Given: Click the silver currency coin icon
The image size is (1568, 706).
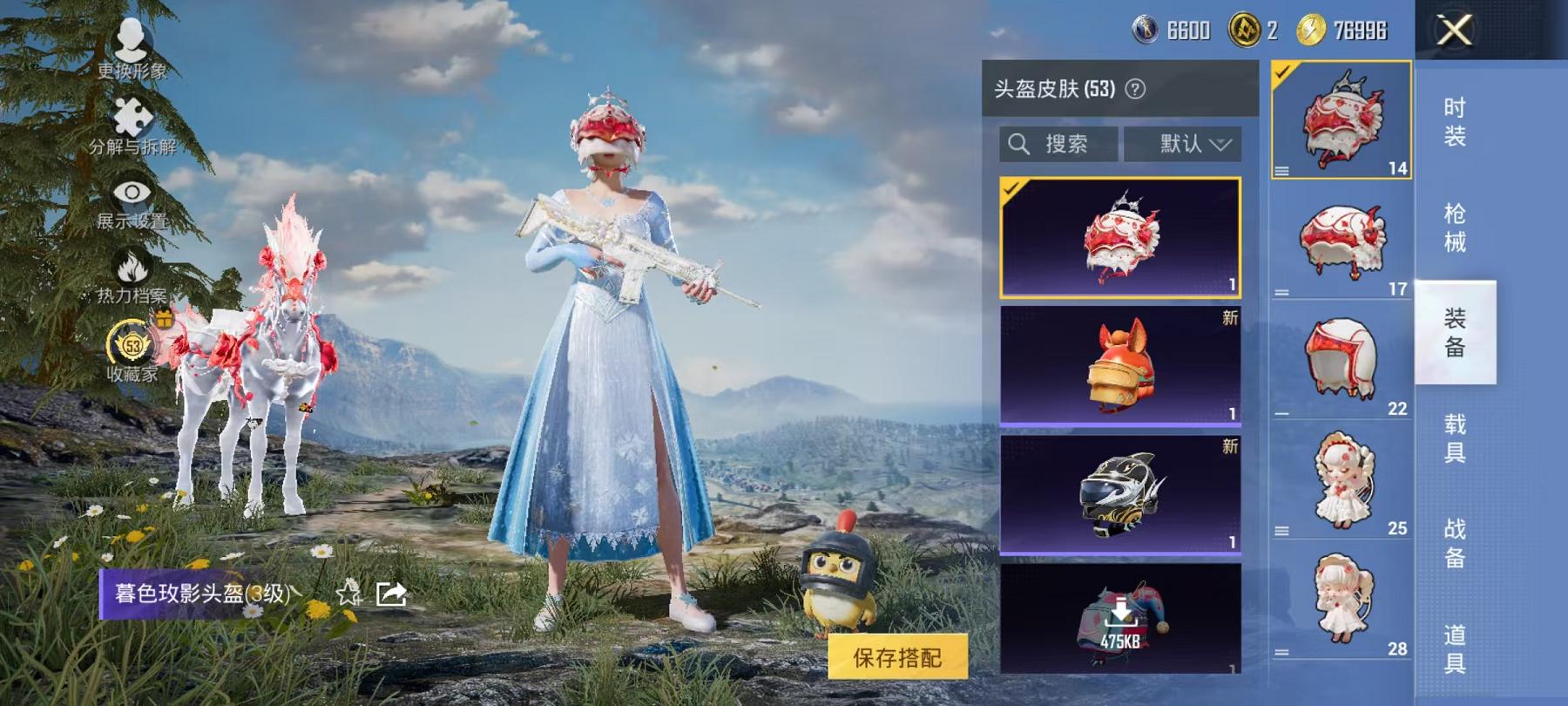Looking at the screenshot, I should coord(1146,29).
